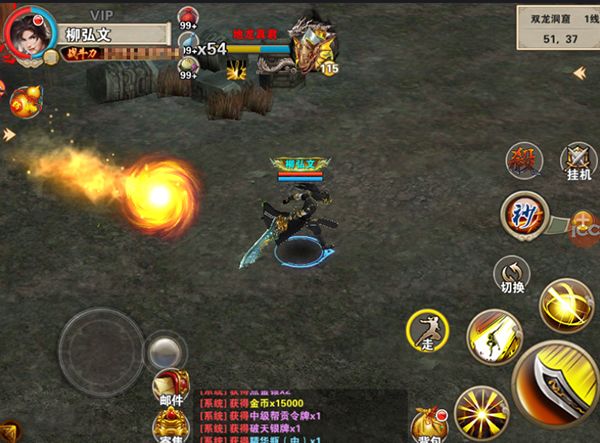Use the red health potion slot

(189, 18)
